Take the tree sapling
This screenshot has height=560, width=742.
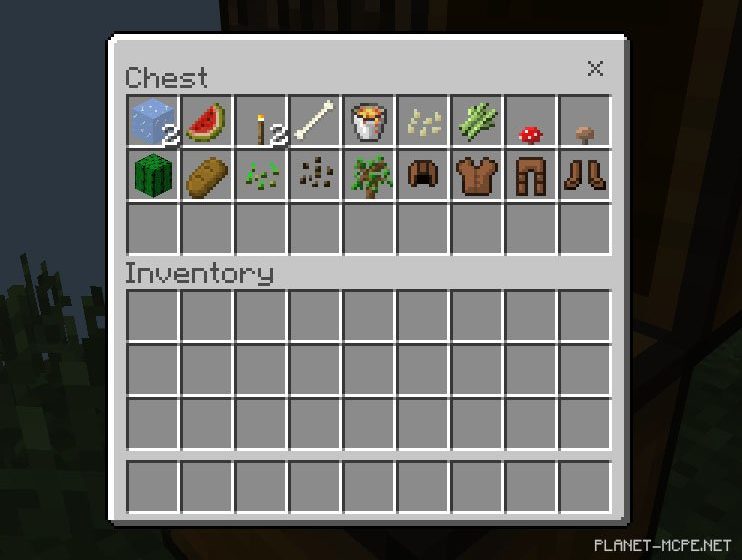click(369, 176)
